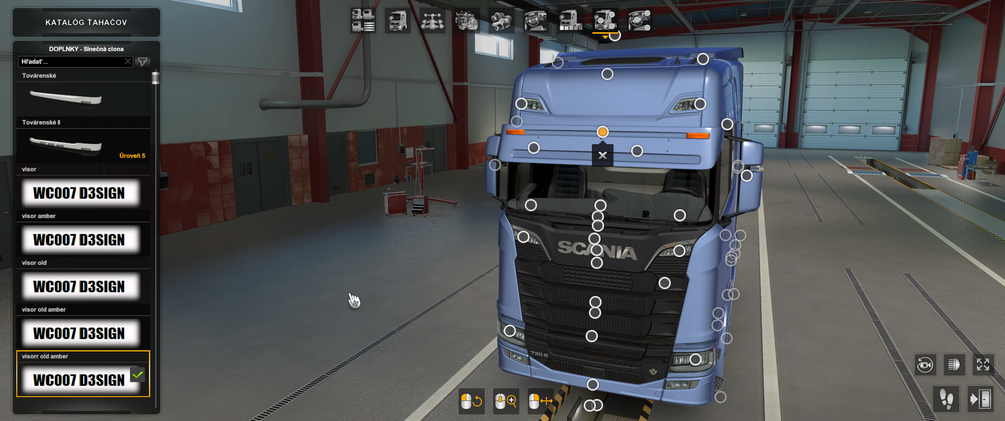Image resolution: width=1005 pixels, height=421 pixels.
Task: Clear the search field with its X
Action: tap(128, 62)
